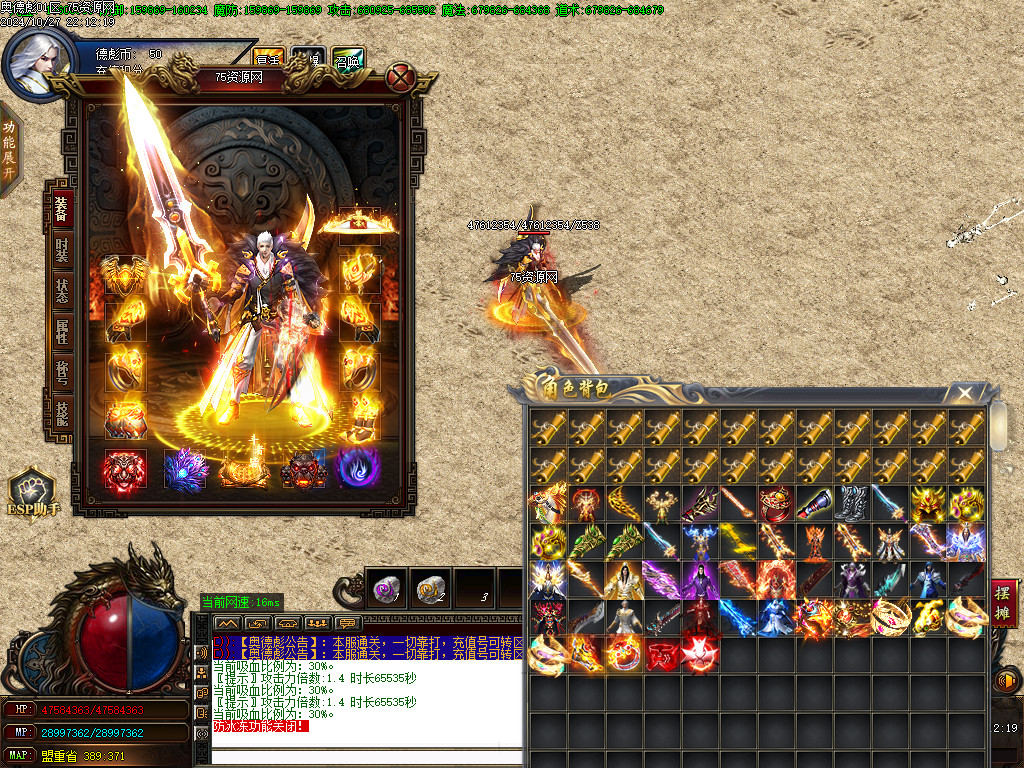Click the 召唤 summon button
This screenshot has width=1024, height=768.
(348, 59)
